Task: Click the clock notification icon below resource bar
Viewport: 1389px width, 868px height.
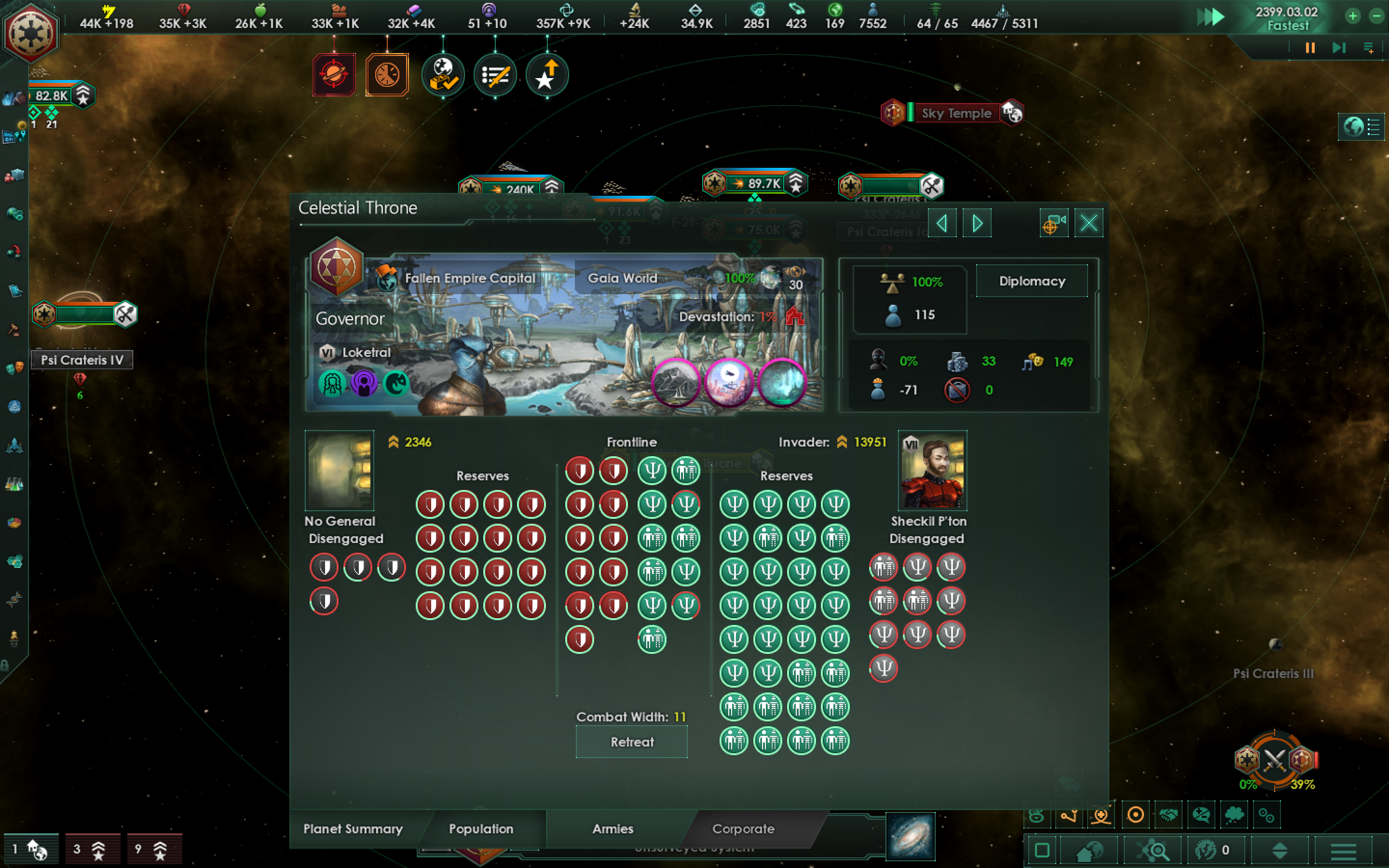Action: pyautogui.click(x=387, y=75)
